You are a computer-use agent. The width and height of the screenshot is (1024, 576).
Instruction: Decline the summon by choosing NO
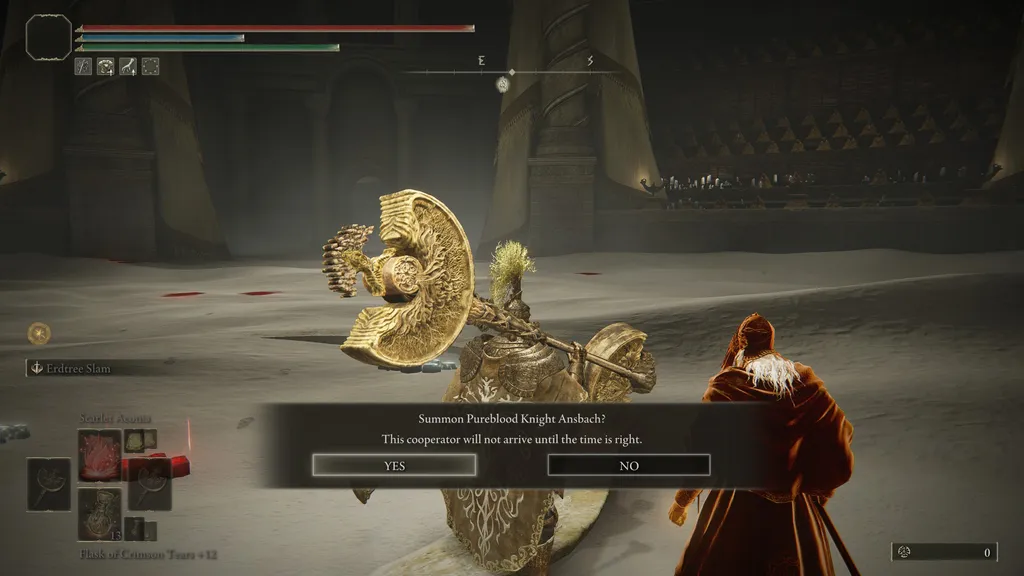pyautogui.click(x=629, y=465)
